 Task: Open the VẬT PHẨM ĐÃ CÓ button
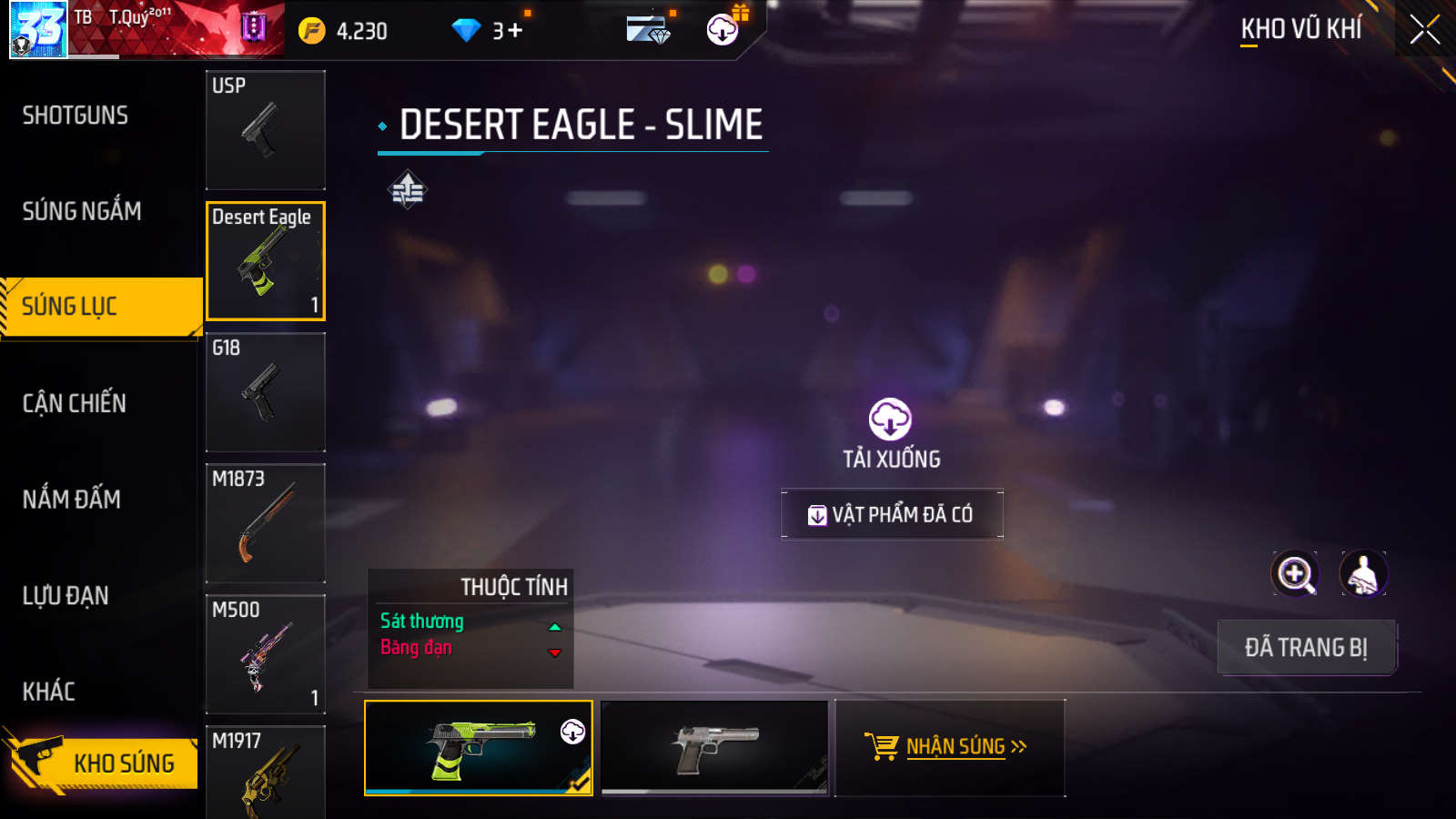(x=892, y=514)
